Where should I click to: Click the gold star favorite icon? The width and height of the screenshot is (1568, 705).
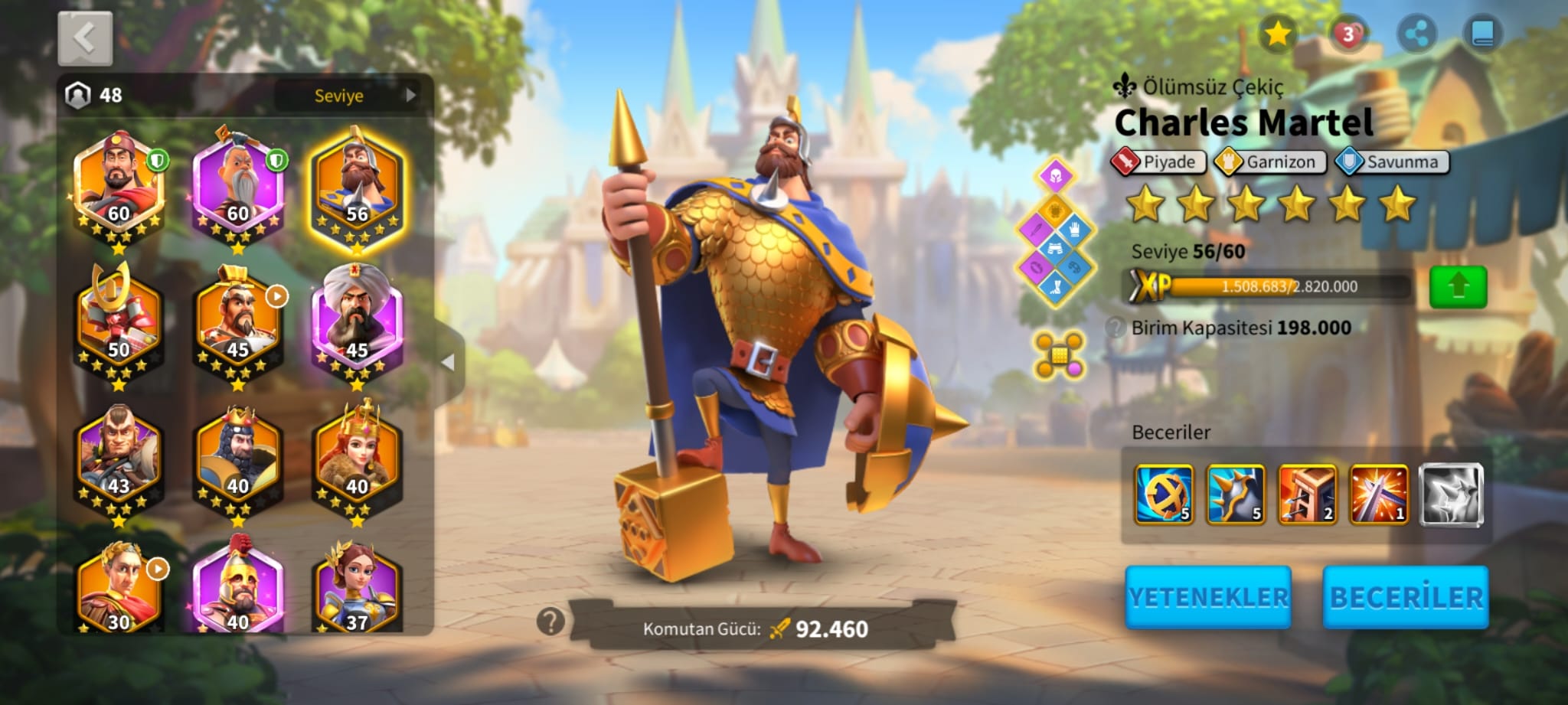(x=1277, y=34)
